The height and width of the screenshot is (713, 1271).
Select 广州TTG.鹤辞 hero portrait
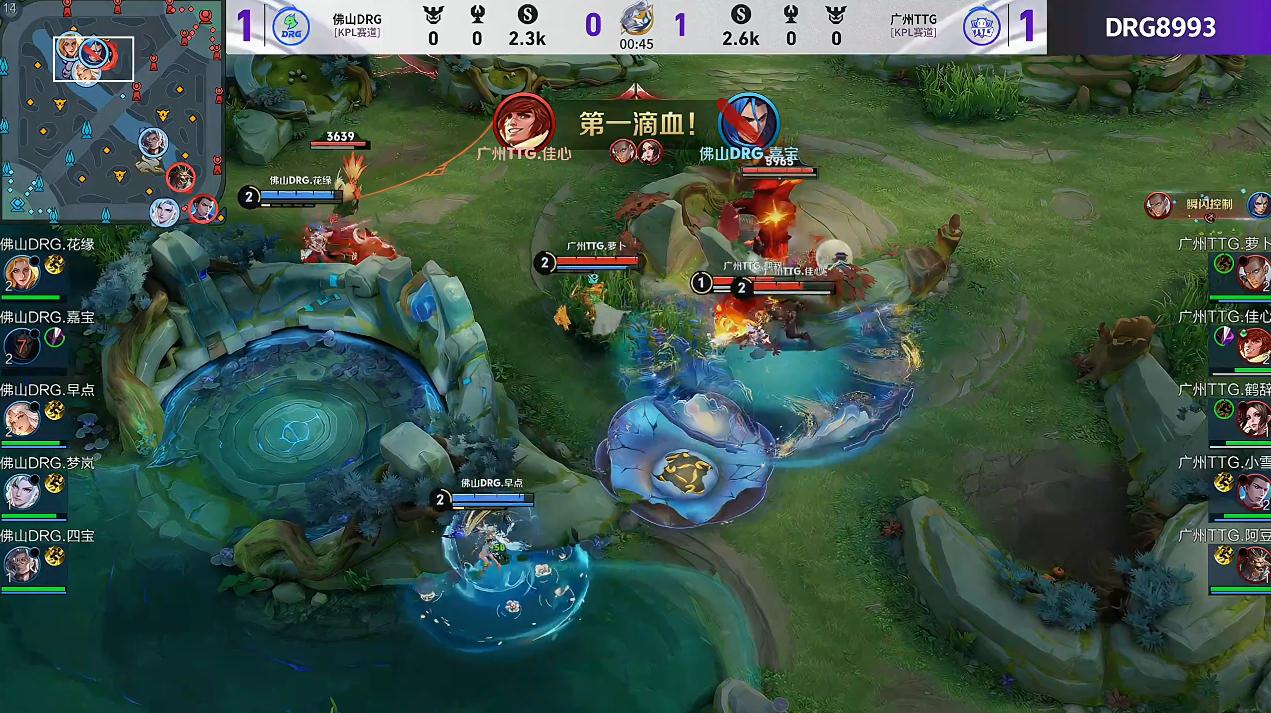point(1253,418)
